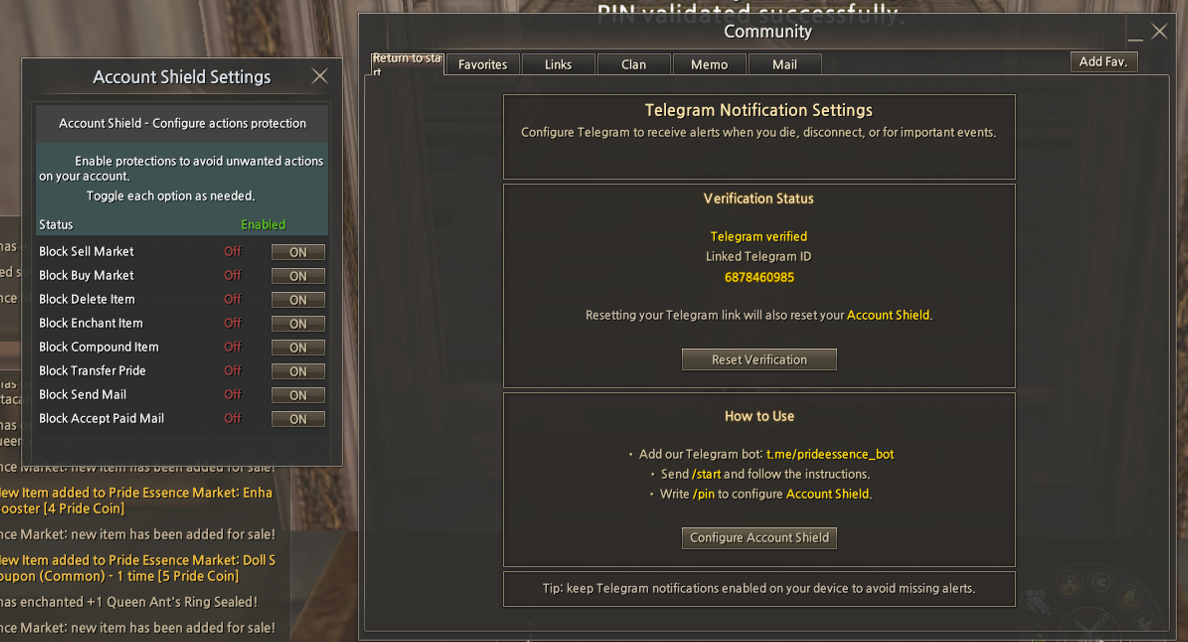Toggle Block Accept Paid Mail ON
The height and width of the screenshot is (642, 1188).
tap(298, 419)
